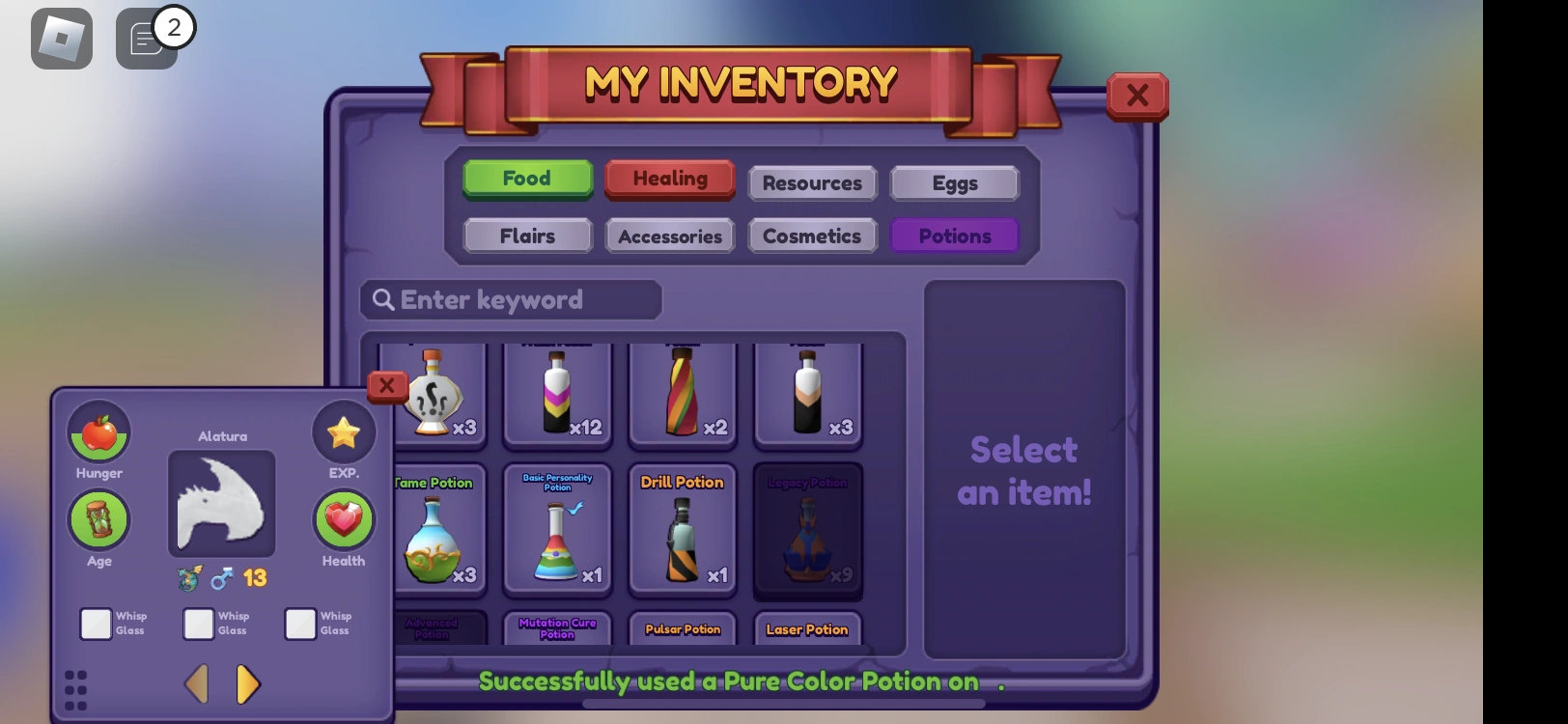Click the next pet arrow
The width and height of the screenshot is (1568, 724).
click(x=248, y=684)
